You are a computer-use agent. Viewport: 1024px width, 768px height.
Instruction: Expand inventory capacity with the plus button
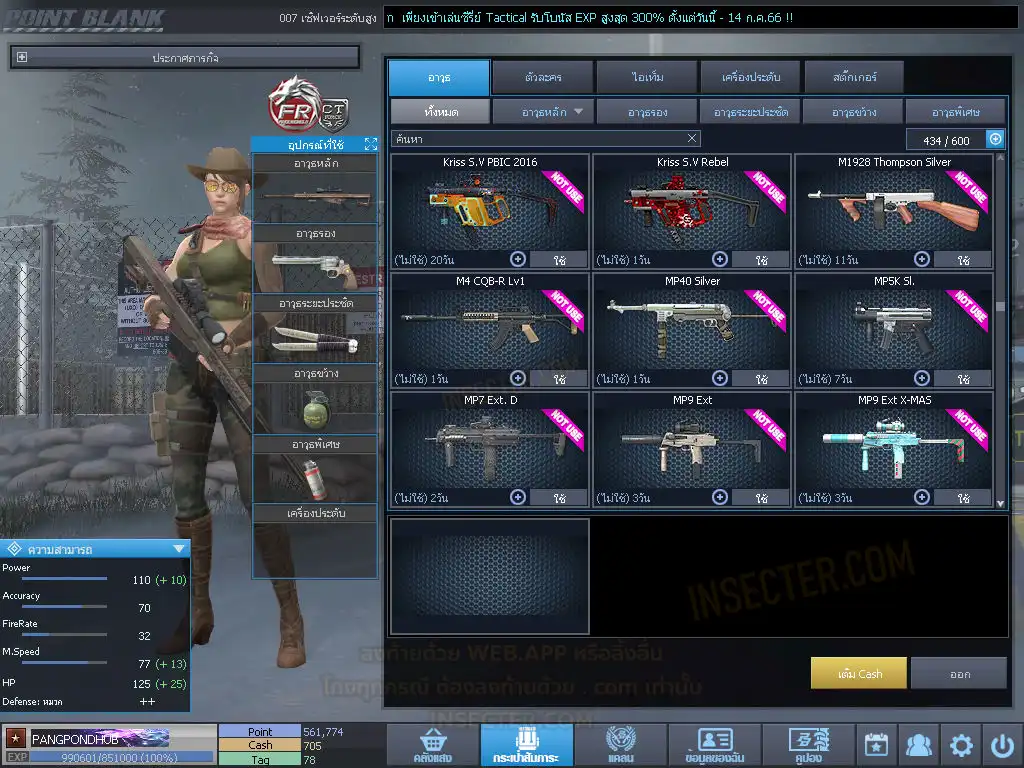click(995, 139)
